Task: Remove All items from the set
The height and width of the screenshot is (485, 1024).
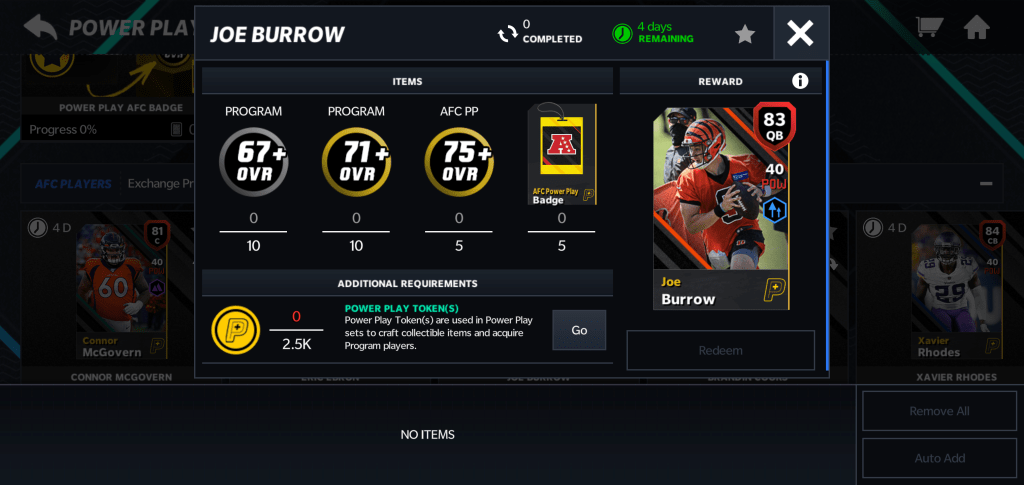Action: tap(939, 411)
